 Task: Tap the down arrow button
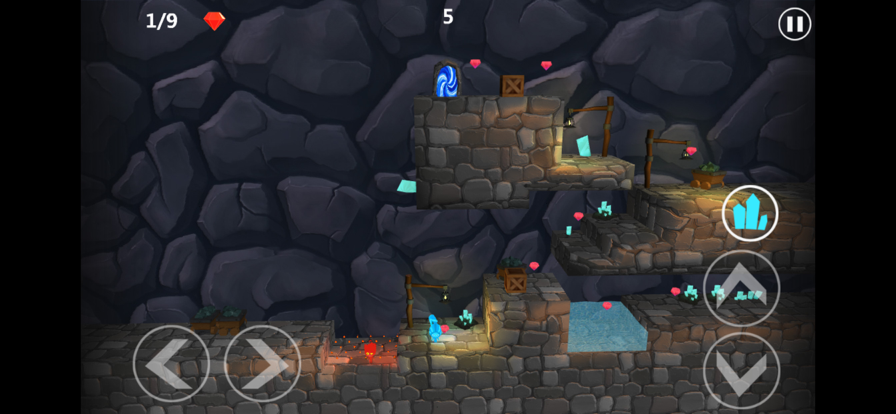pyautogui.click(x=741, y=370)
